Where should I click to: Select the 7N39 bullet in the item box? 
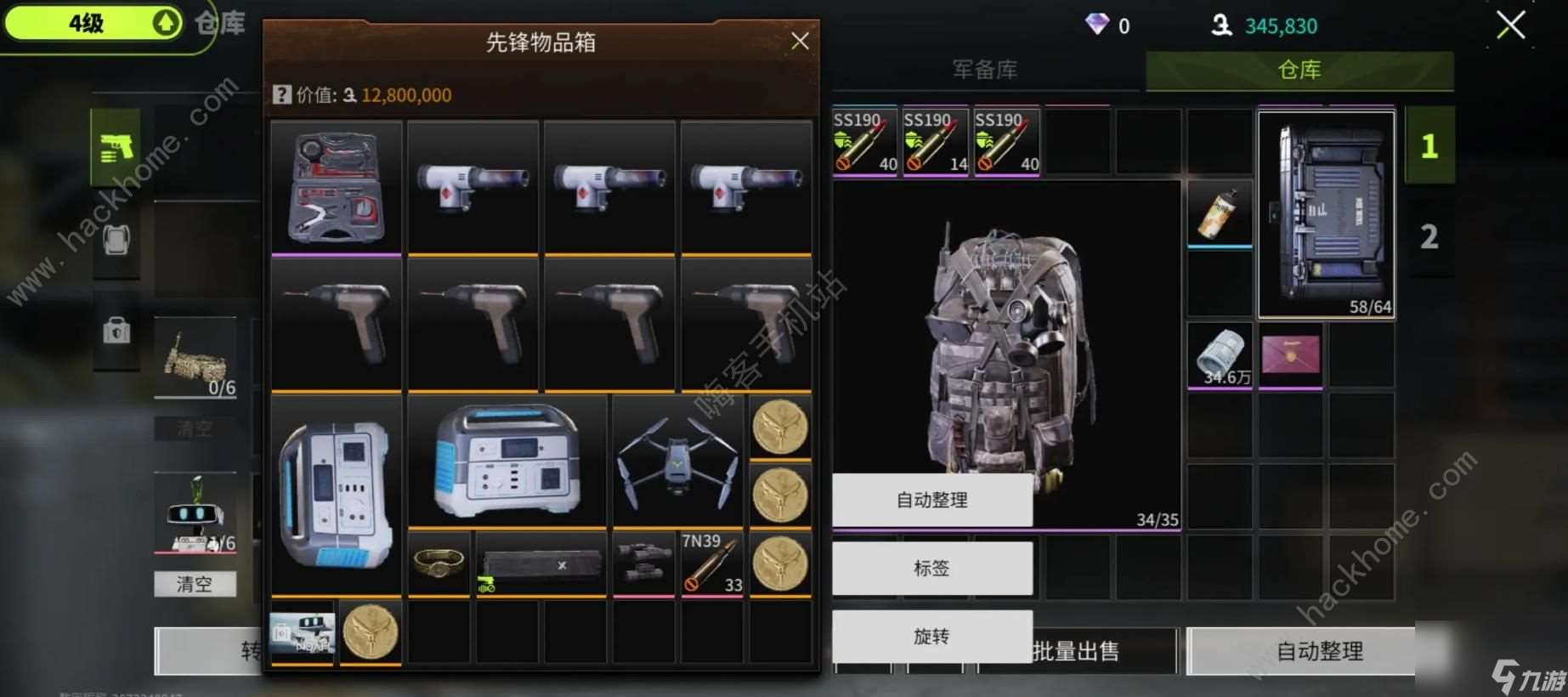[x=711, y=564]
